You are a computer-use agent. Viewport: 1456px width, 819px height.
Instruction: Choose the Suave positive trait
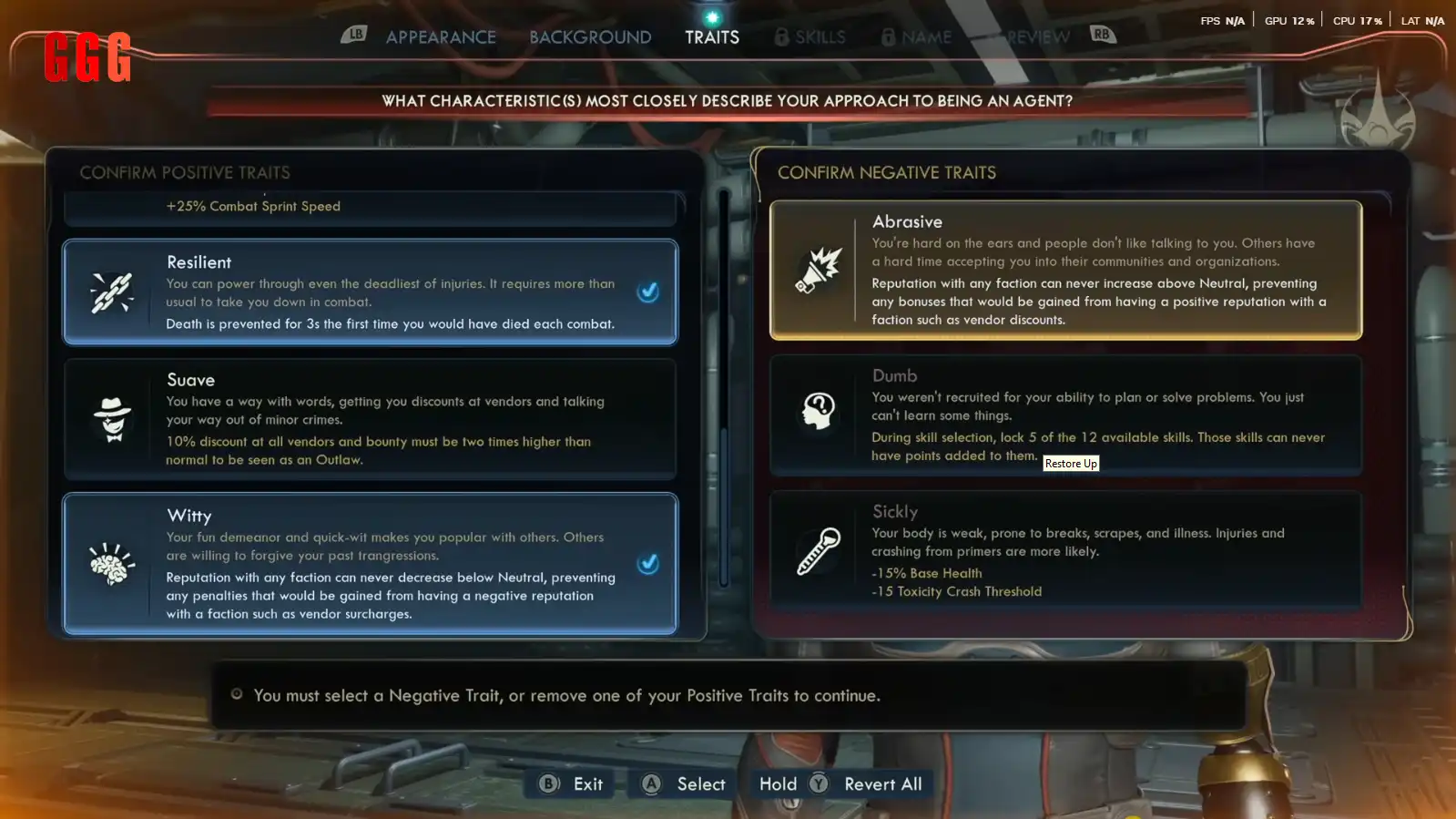pos(370,419)
